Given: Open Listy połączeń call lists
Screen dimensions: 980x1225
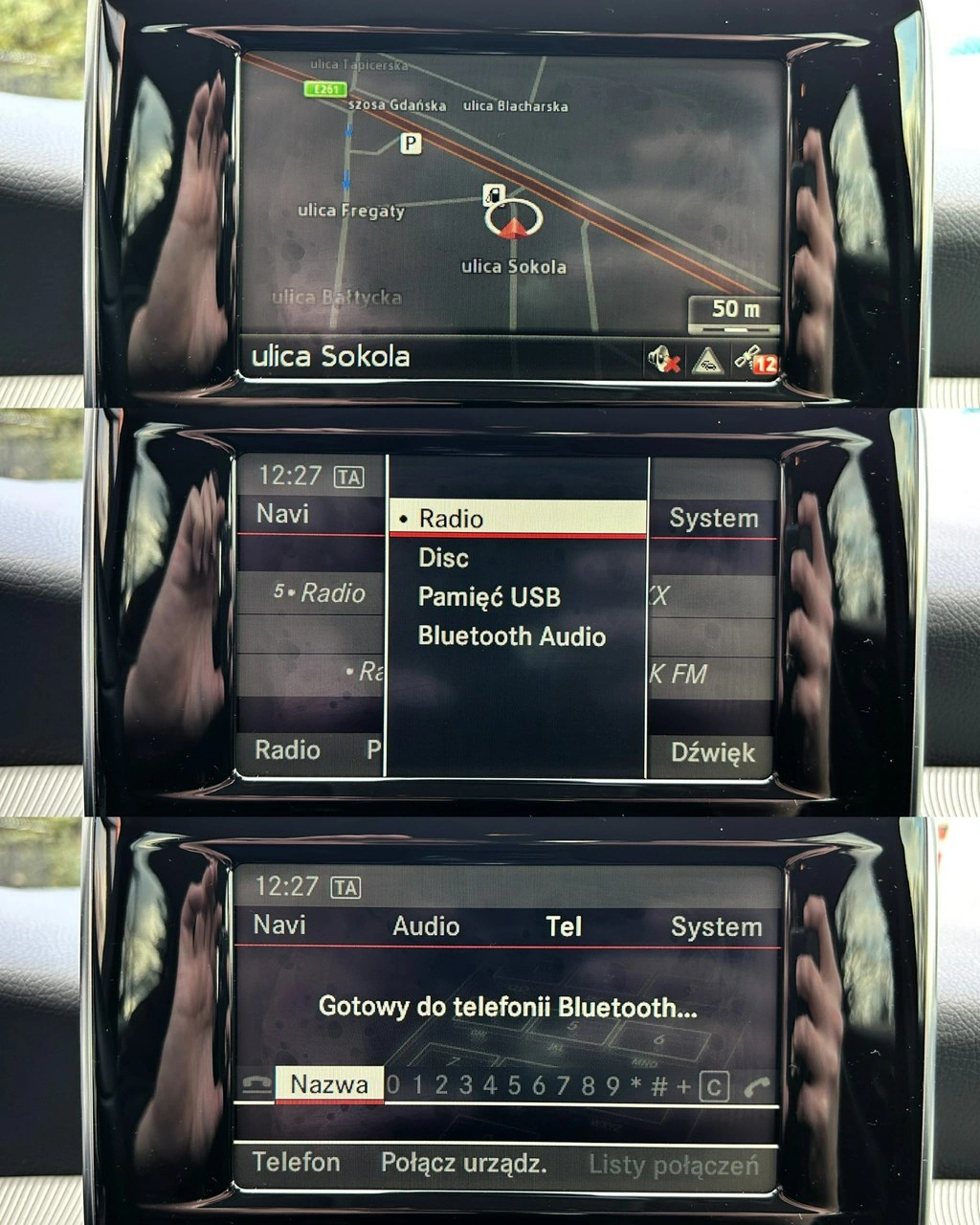Looking at the screenshot, I should pyautogui.click(x=673, y=1165).
